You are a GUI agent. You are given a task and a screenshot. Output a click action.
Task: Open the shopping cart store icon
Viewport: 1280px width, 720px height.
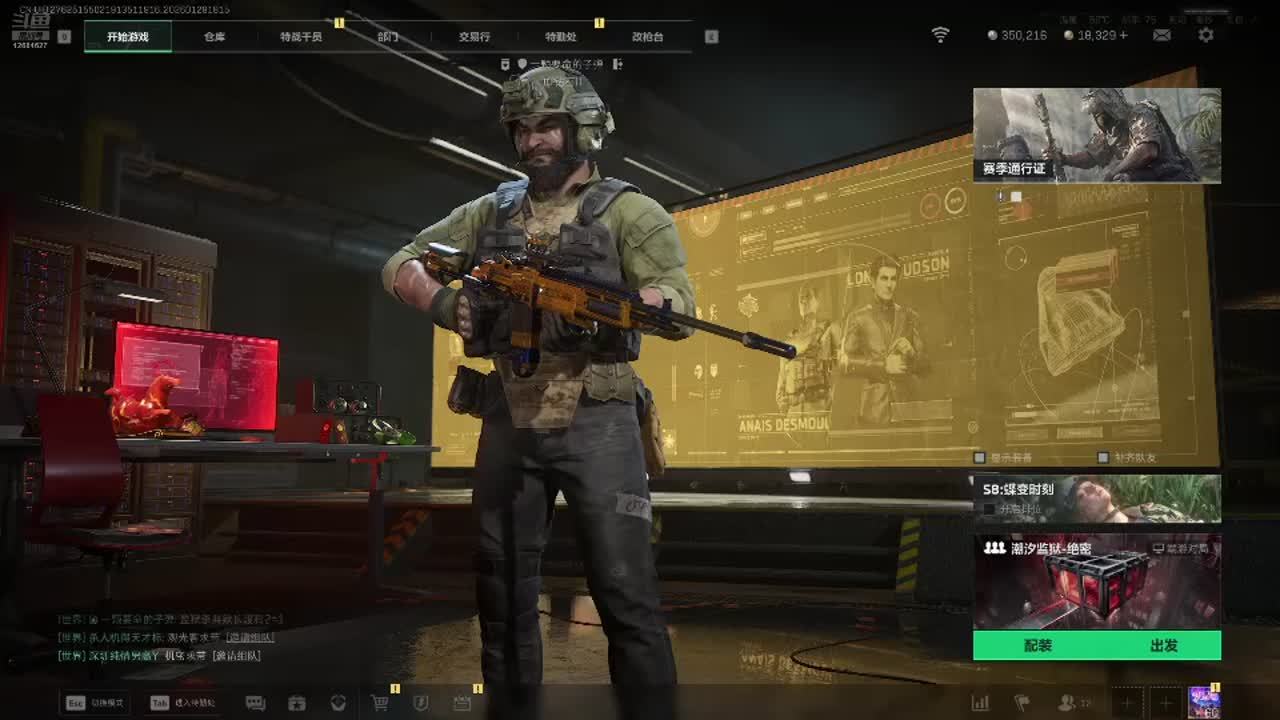pos(380,703)
